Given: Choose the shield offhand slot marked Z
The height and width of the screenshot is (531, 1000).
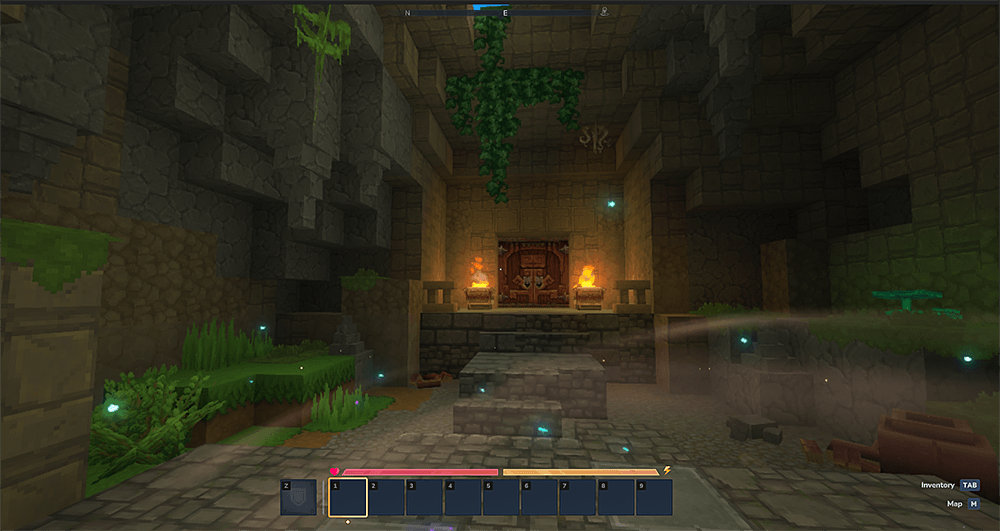Looking at the screenshot, I should [298, 497].
